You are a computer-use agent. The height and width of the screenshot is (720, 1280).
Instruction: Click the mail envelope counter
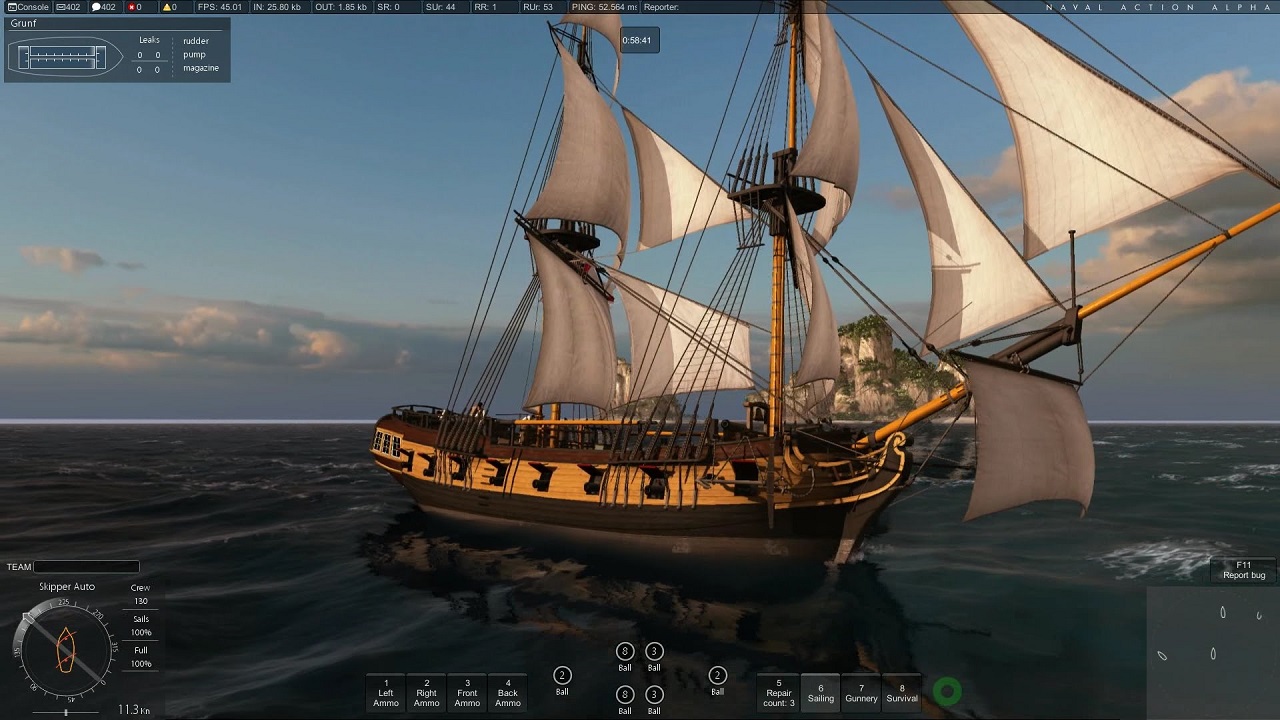pyautogui.click(x=69, y=7)
